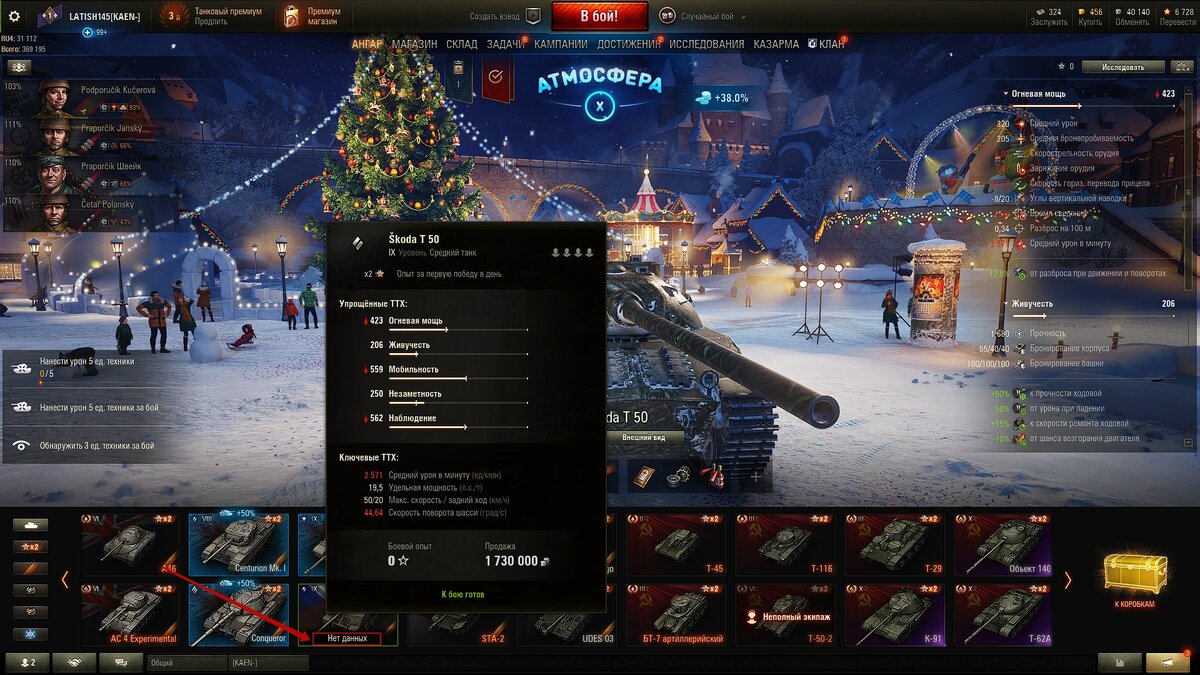Open the КАМПАНИИ tab
This screenshot has height=675, width=1200.
560,44
